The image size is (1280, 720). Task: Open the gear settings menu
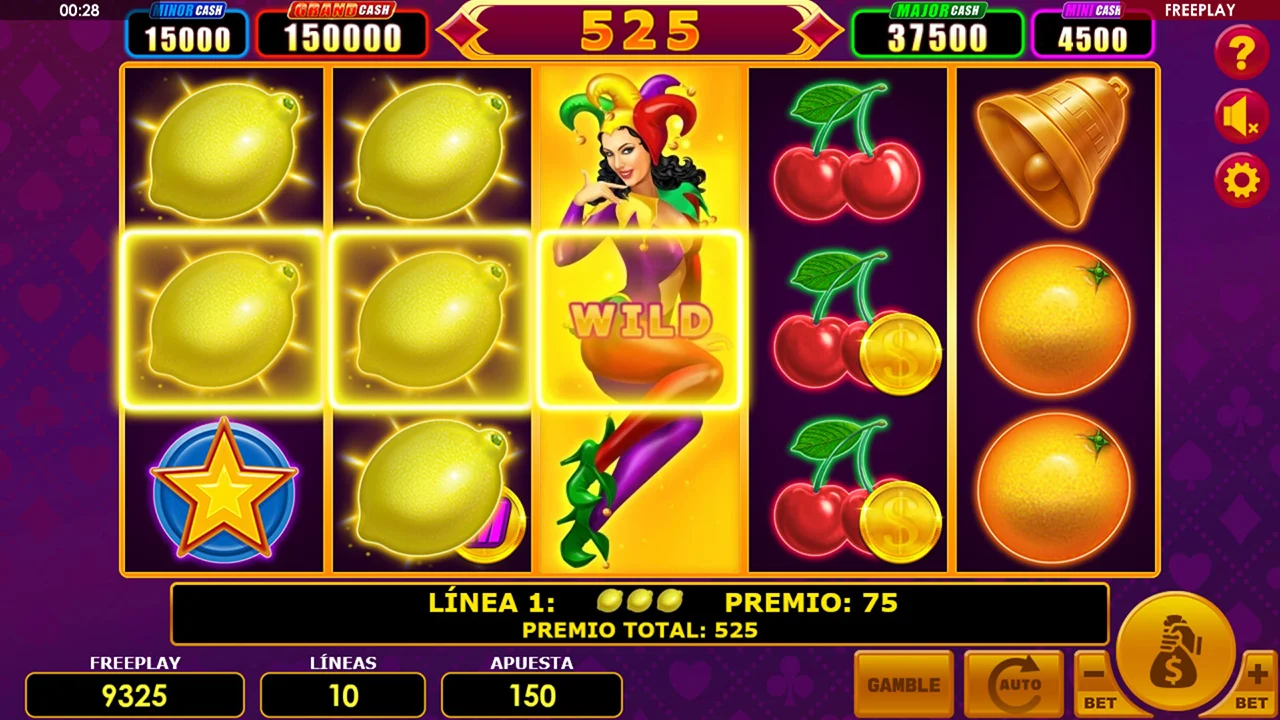click(1241, 181)
